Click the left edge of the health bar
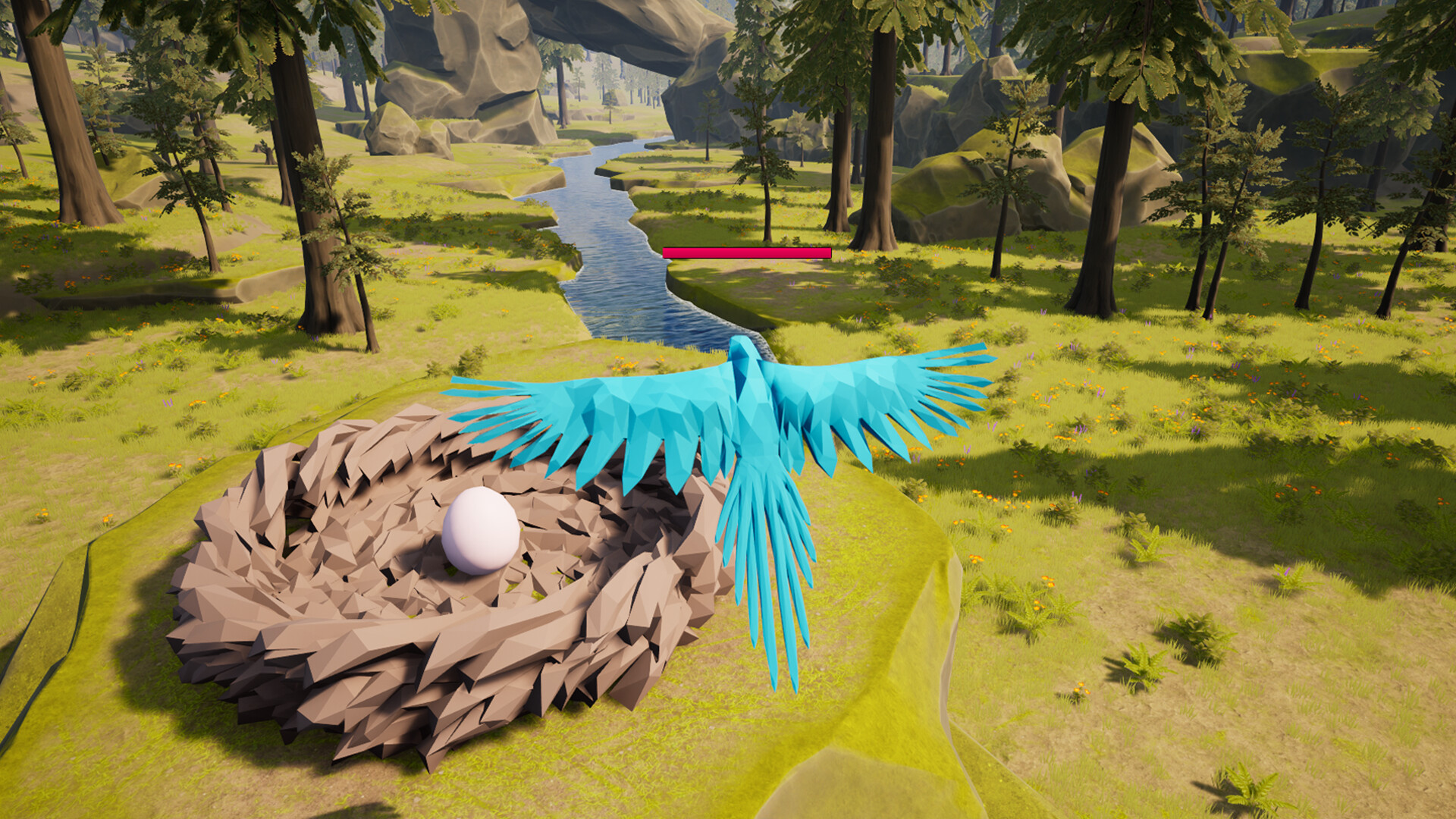 [666, 253]
